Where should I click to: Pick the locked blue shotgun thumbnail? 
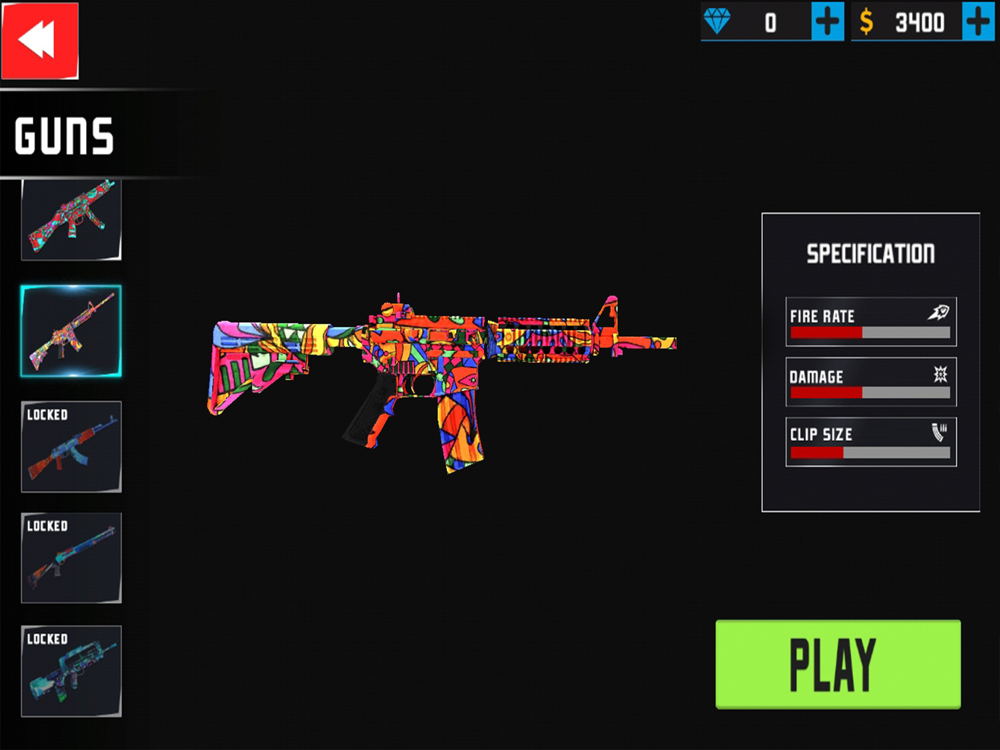tap(71, 558)
